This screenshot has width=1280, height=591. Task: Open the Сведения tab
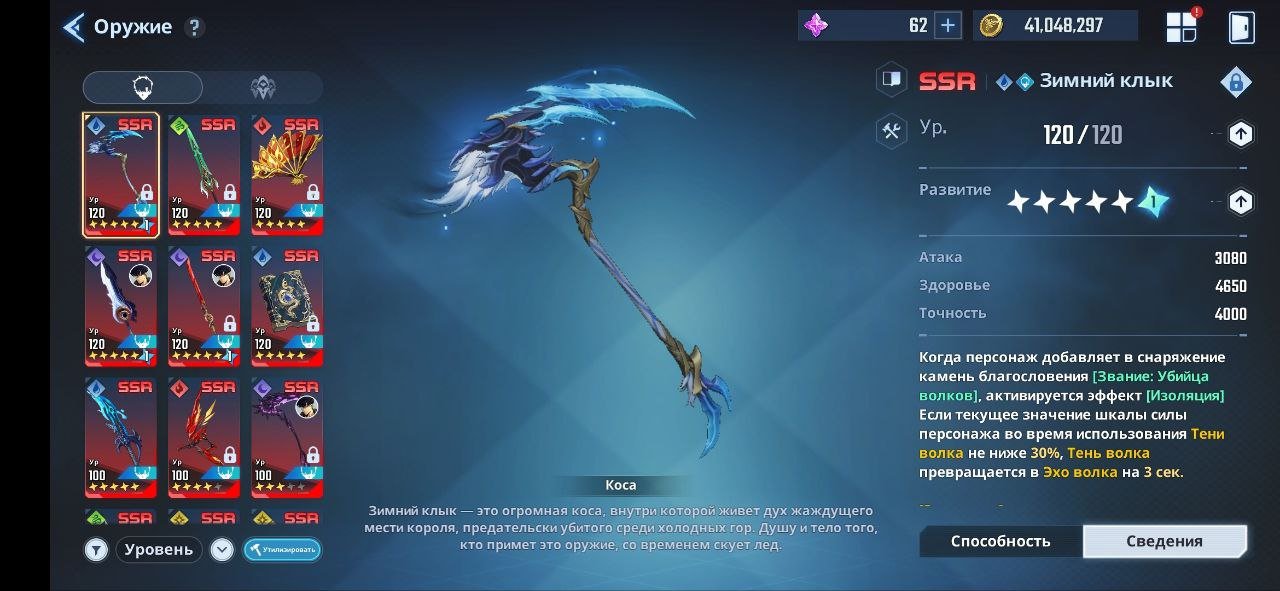click(1164, 541)
